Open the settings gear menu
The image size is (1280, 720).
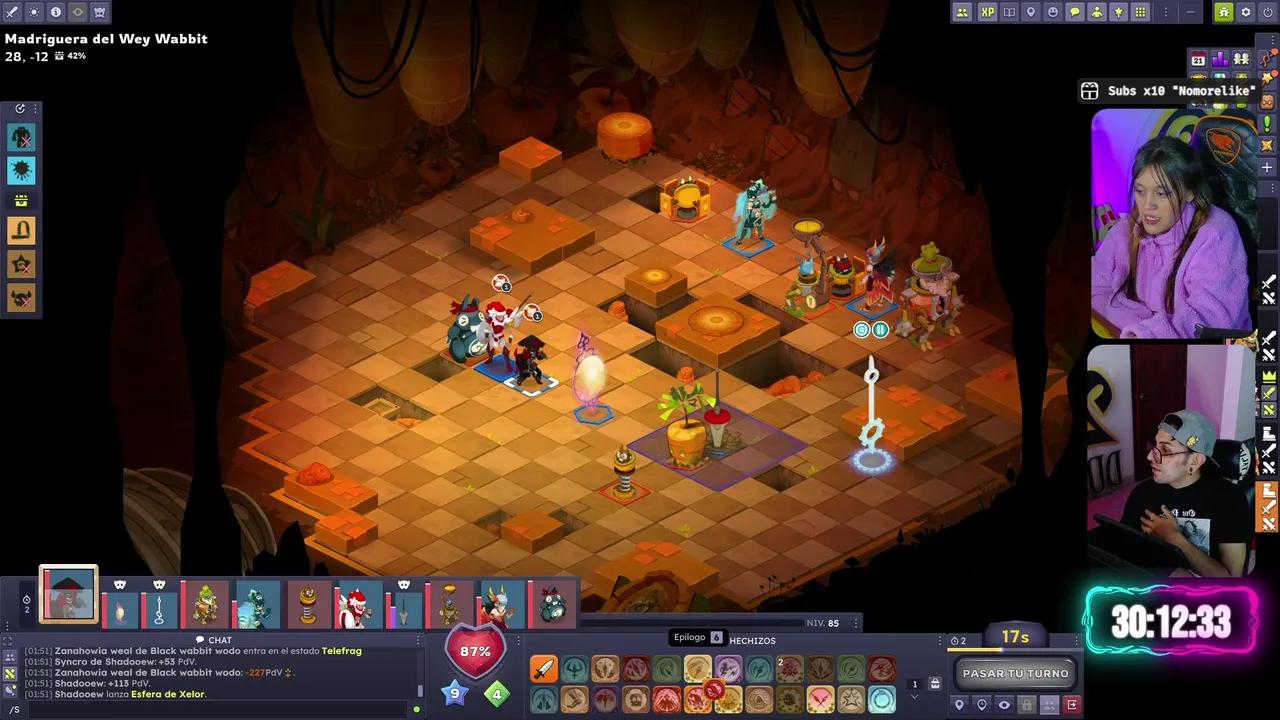[x=1245, y=12]
